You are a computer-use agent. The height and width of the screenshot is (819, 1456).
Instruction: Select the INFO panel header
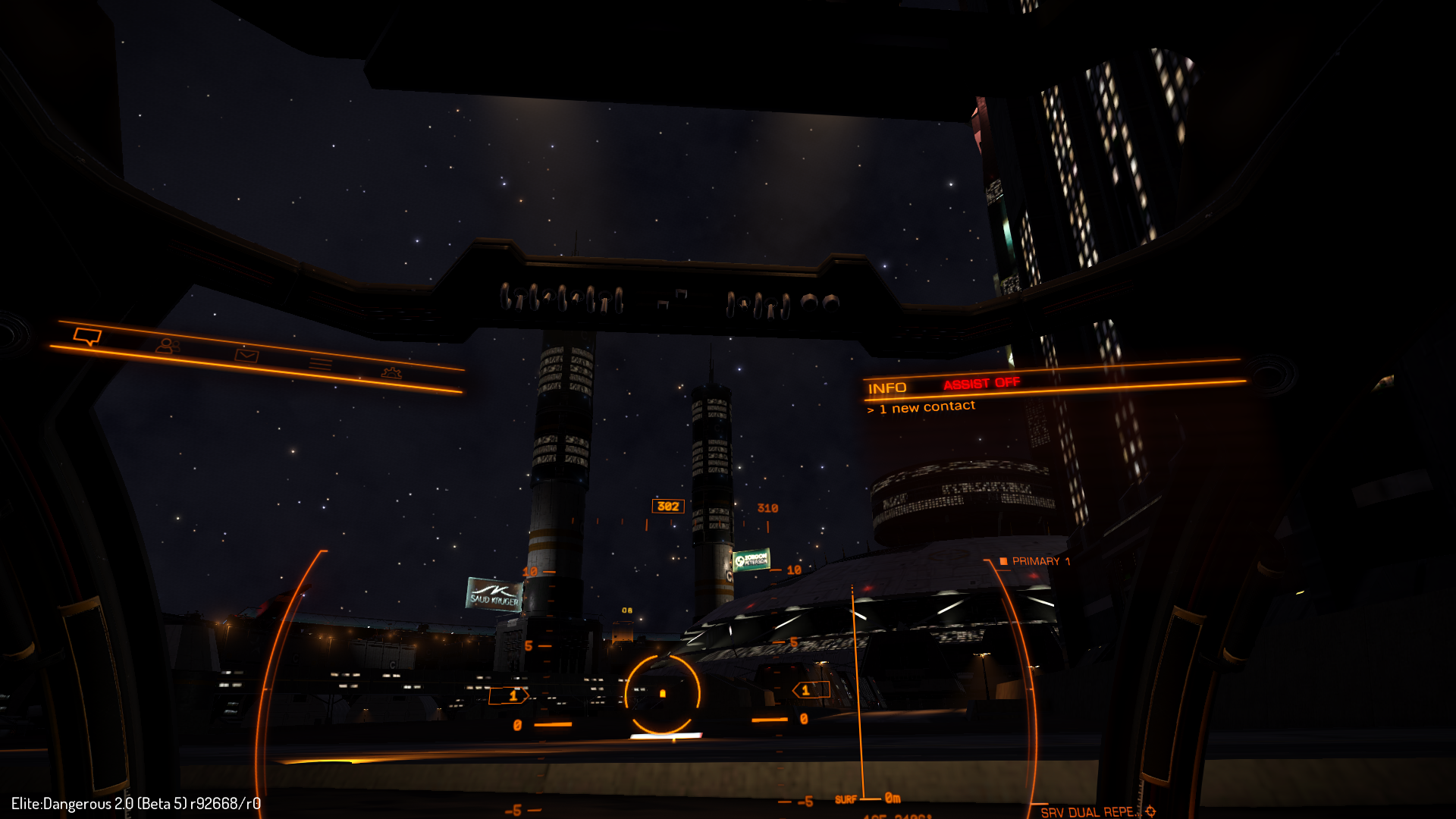(x=887, y=388)
